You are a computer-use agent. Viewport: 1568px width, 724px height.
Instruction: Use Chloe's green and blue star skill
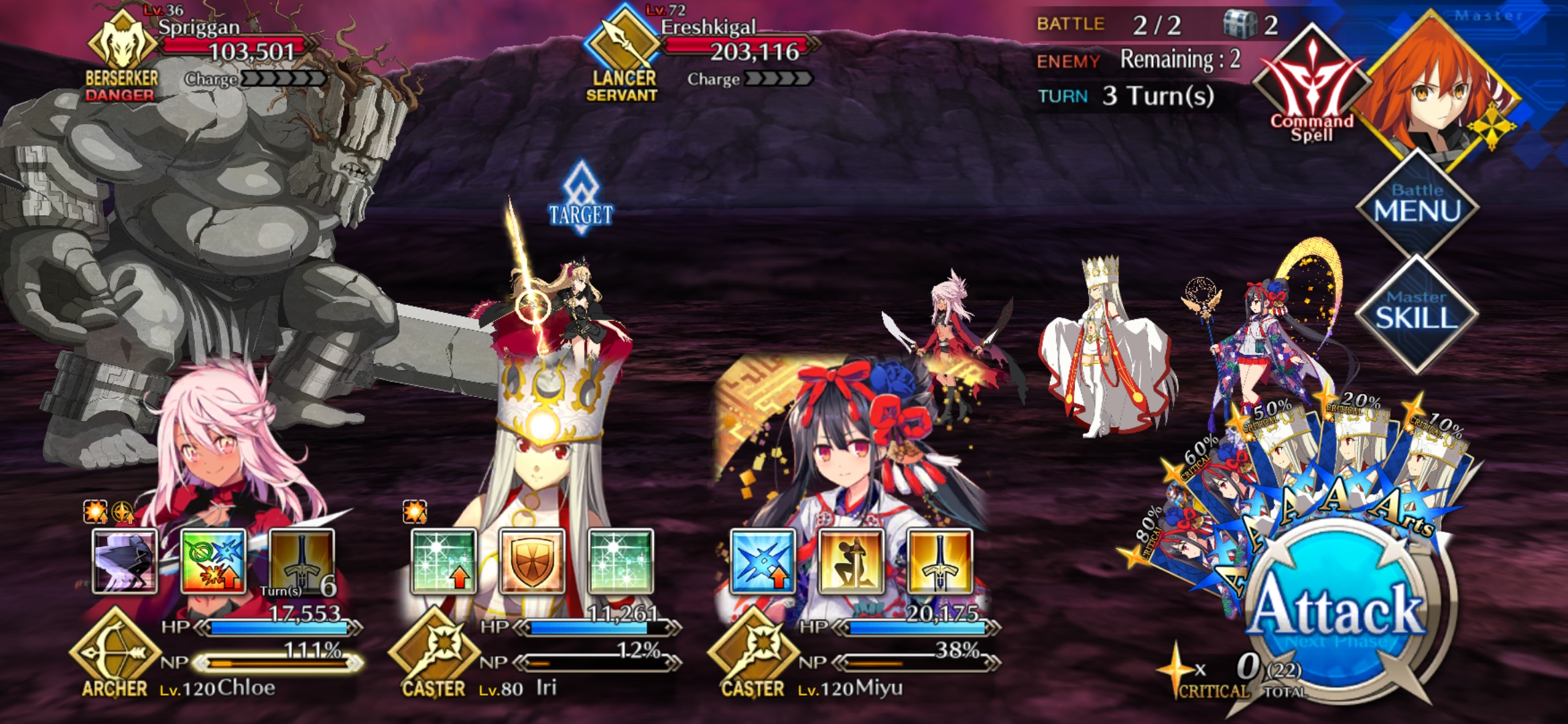213,561
